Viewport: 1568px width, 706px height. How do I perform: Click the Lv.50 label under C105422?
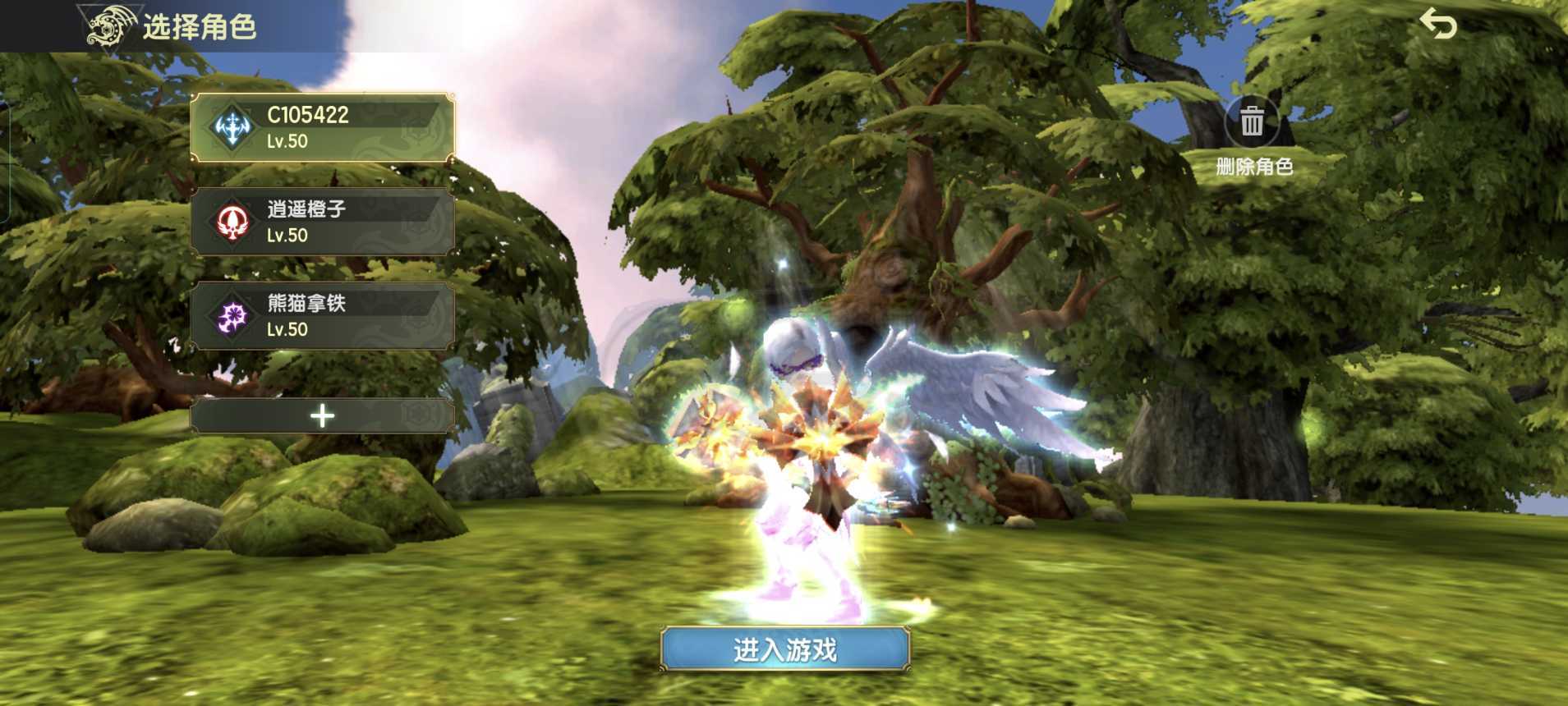[286, 141]
